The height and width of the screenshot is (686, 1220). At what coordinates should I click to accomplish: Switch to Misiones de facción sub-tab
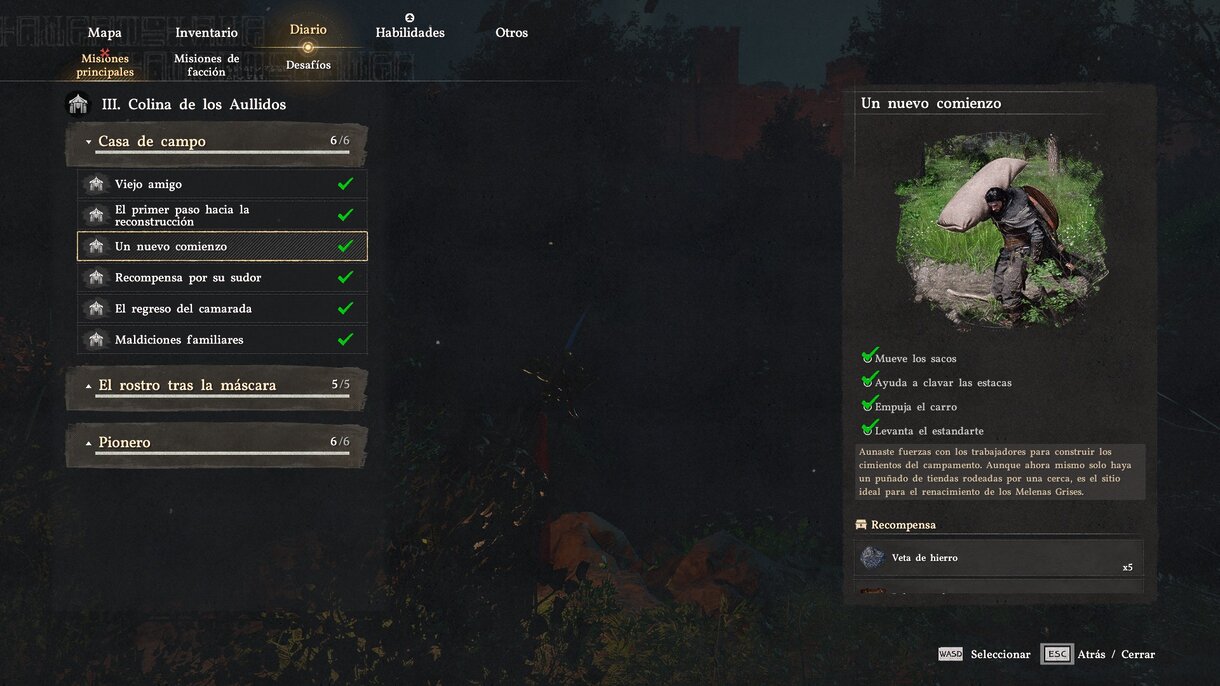(x=206, y=65)
